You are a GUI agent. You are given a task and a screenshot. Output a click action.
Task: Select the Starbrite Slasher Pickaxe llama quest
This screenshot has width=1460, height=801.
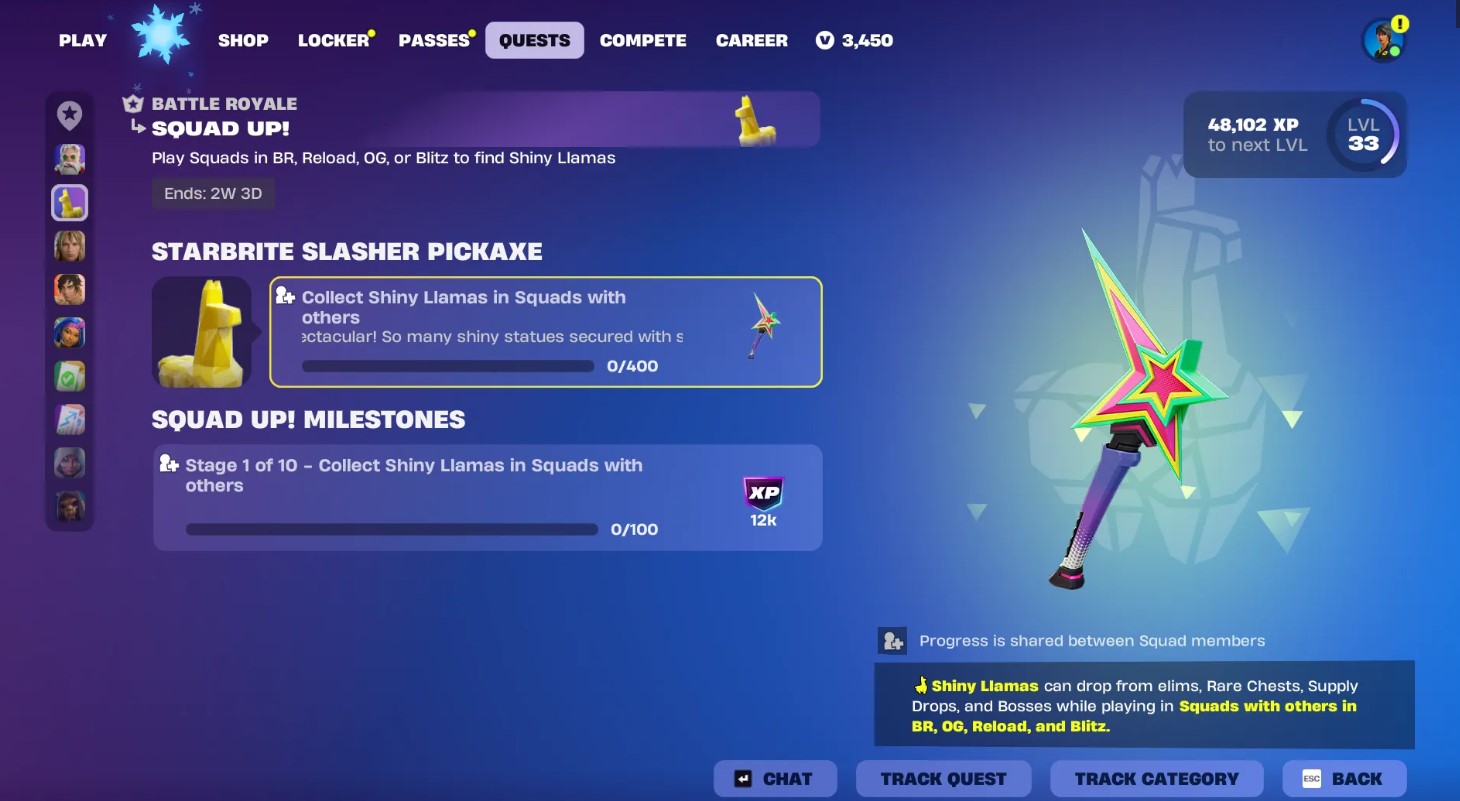(x=545, y=332)
